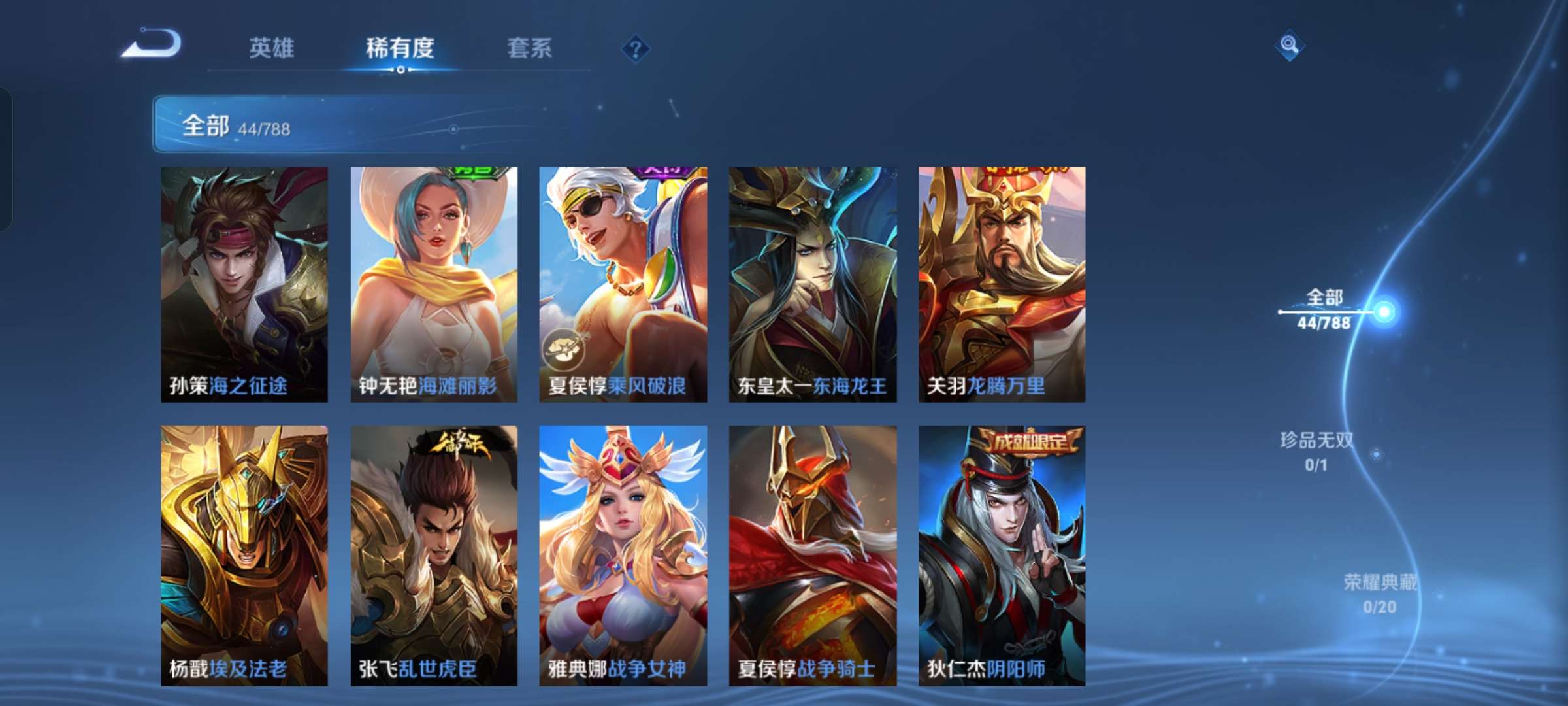The width and height of the screenshot is (1568, 706).
Task: Open the 雅典娜战争女神 skin card
Action: [x=621, y=556]
